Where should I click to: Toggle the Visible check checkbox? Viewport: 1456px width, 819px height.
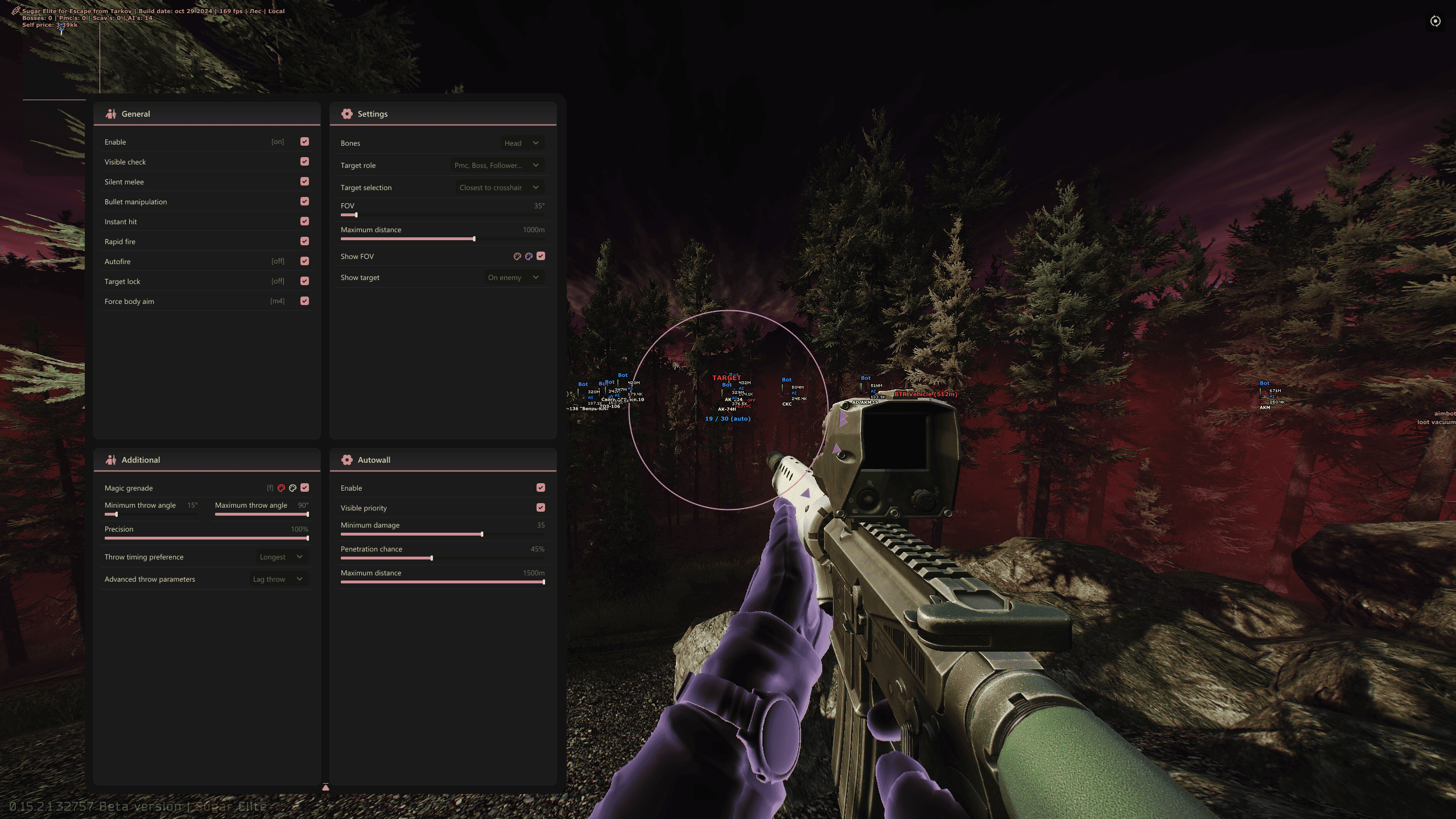coord(305,162)
